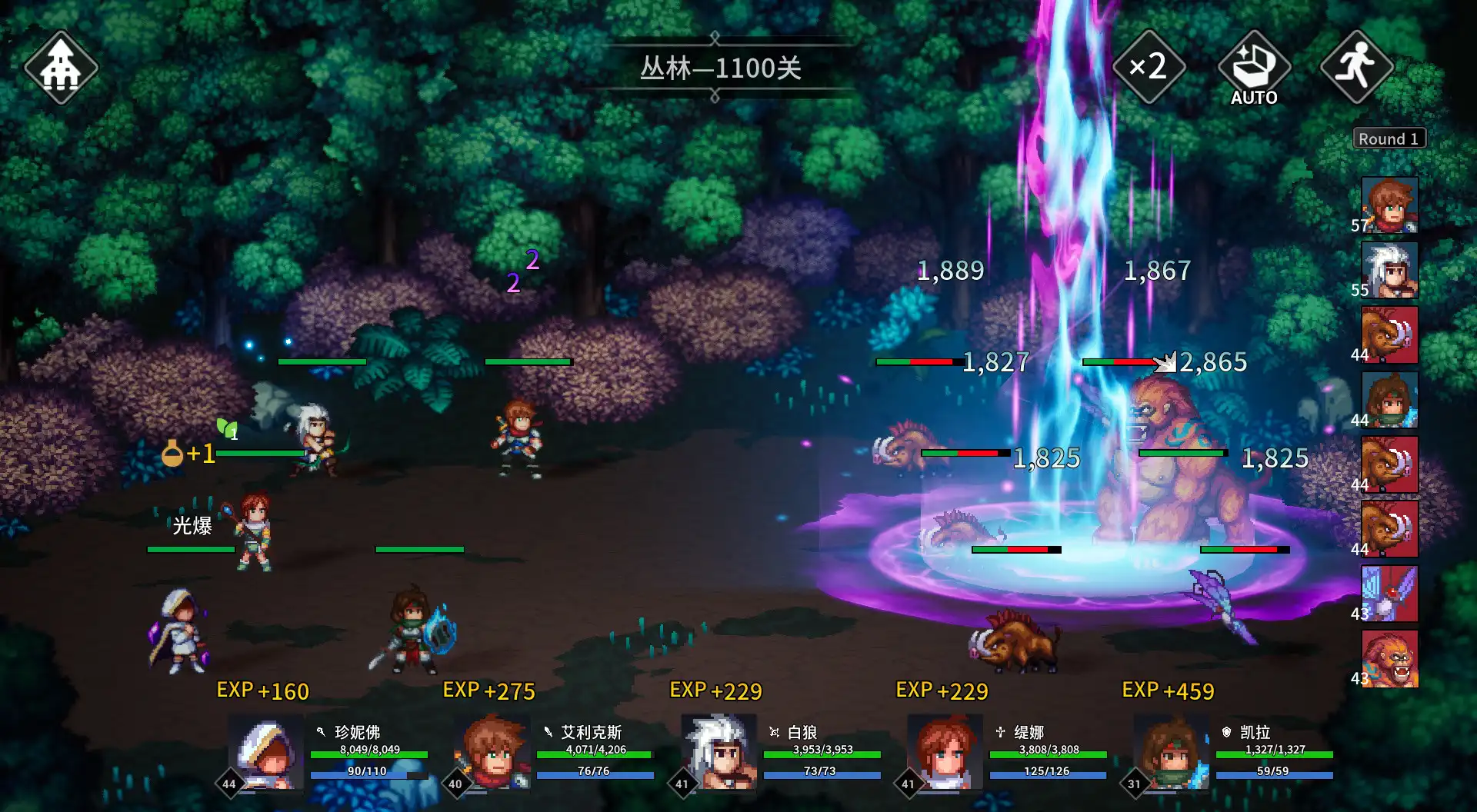Enable AUTO battle mode
Viewport: 1477px width, 812px height.
(x=1254, y=68)
